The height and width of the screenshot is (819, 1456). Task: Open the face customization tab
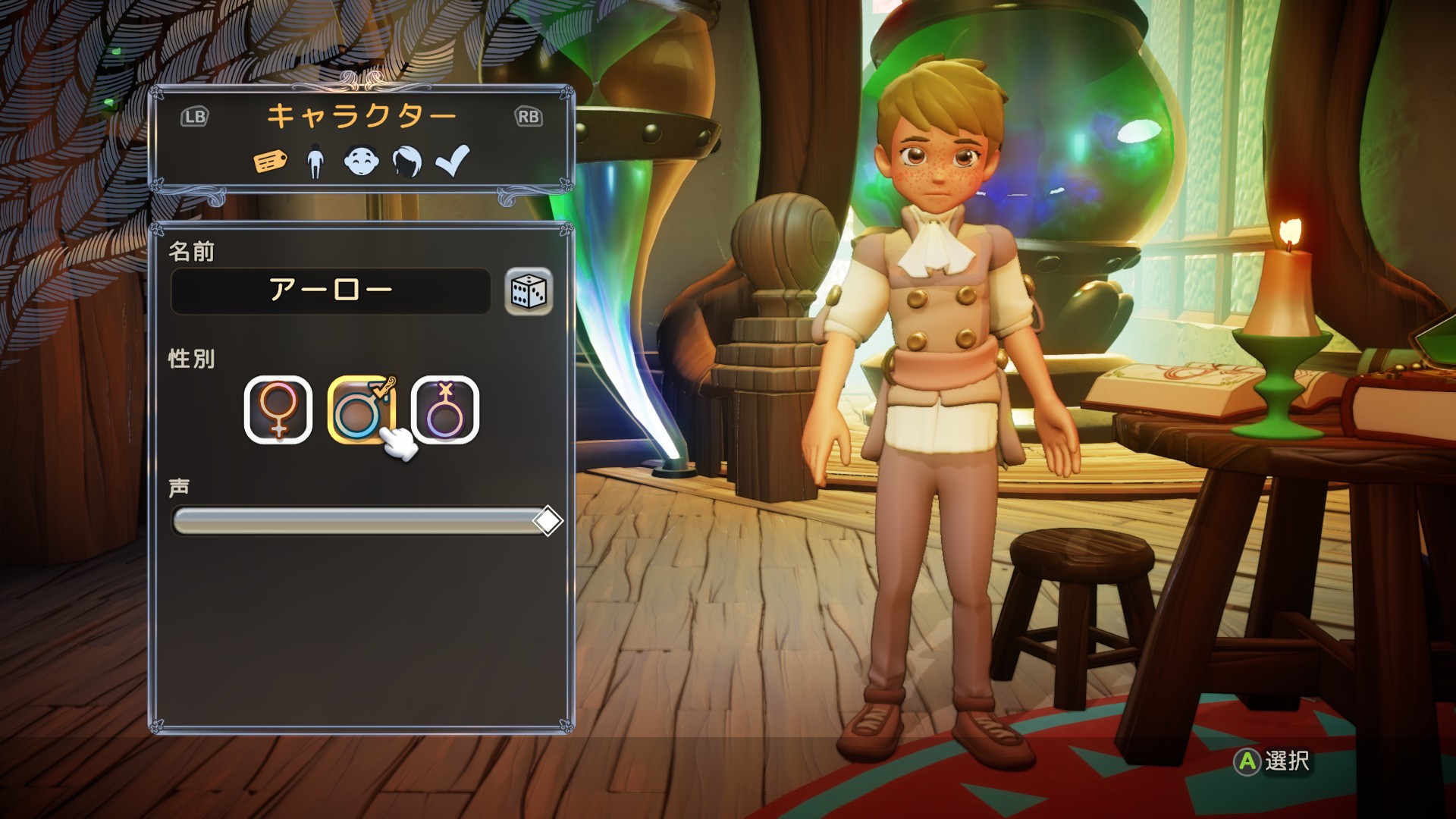(361, 162)
